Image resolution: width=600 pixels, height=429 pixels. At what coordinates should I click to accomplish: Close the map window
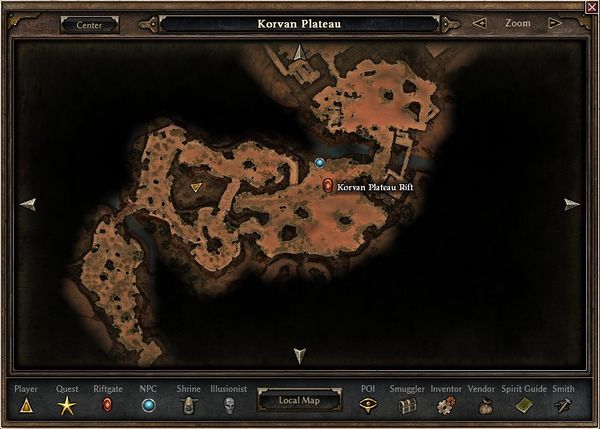tap(590, 7)
